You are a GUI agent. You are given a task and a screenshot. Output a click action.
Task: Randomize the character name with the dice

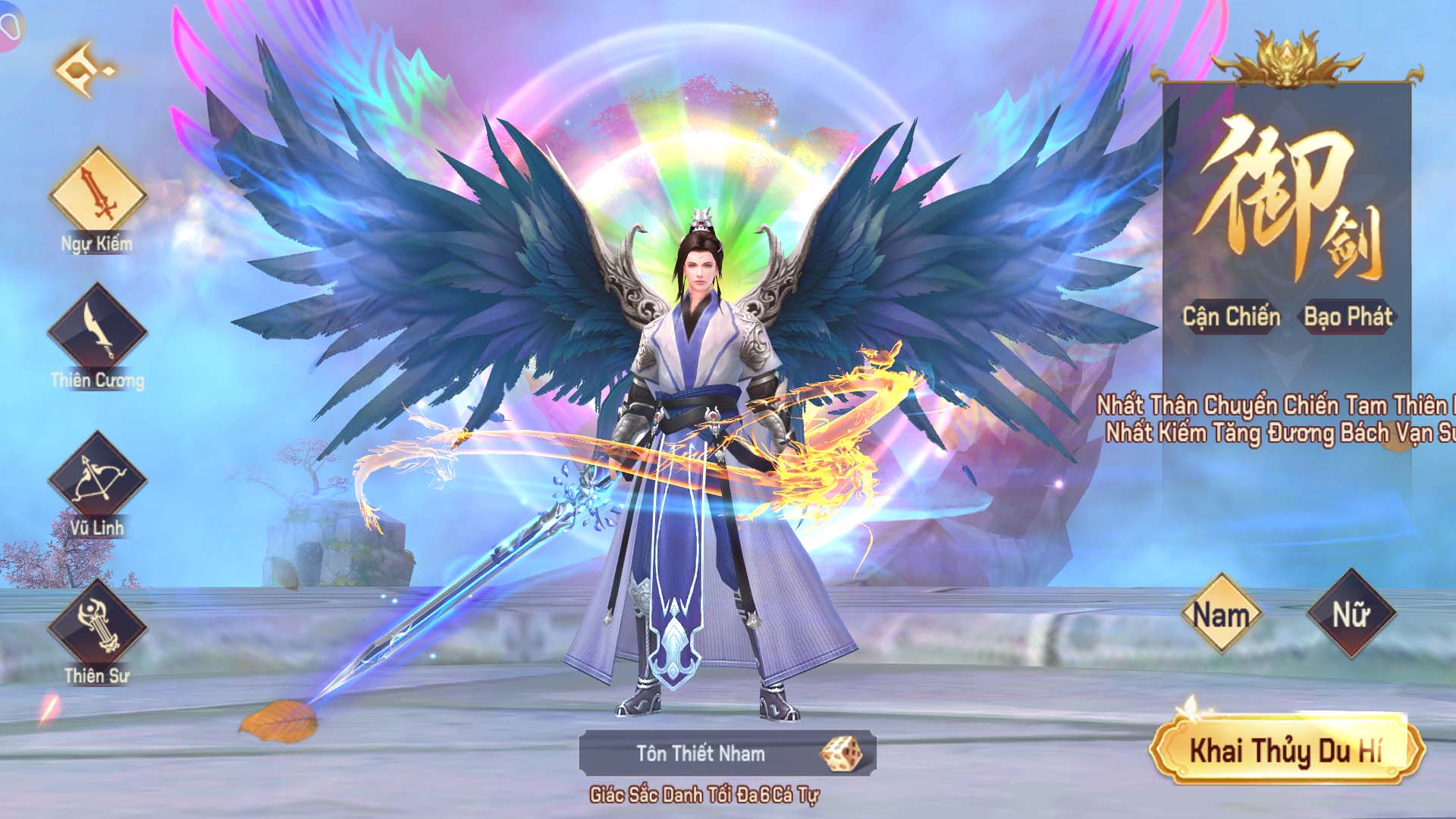click(x=842, y=753)
